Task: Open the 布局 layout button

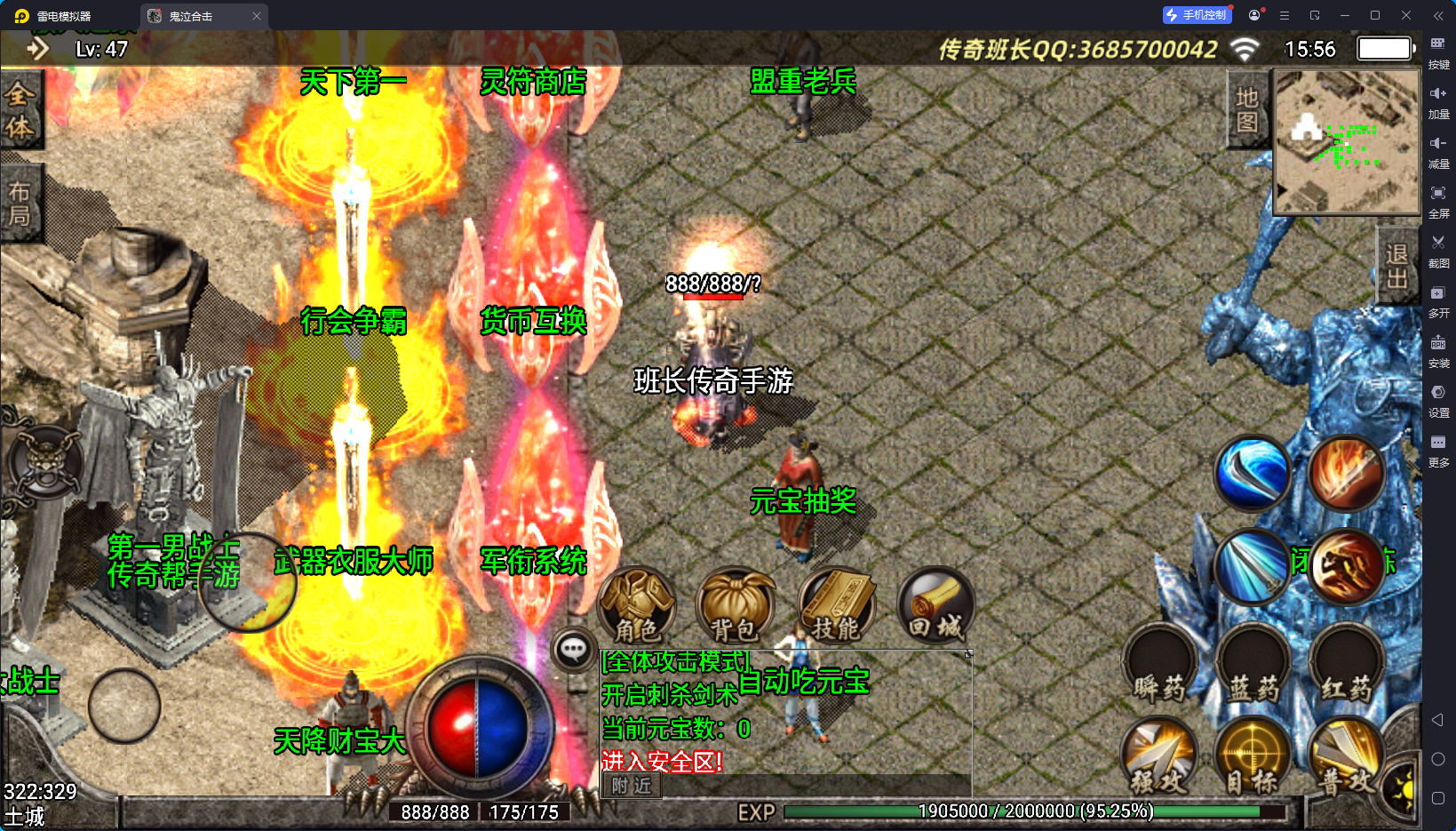Action: pyautogui.click(x=20, y=204)
